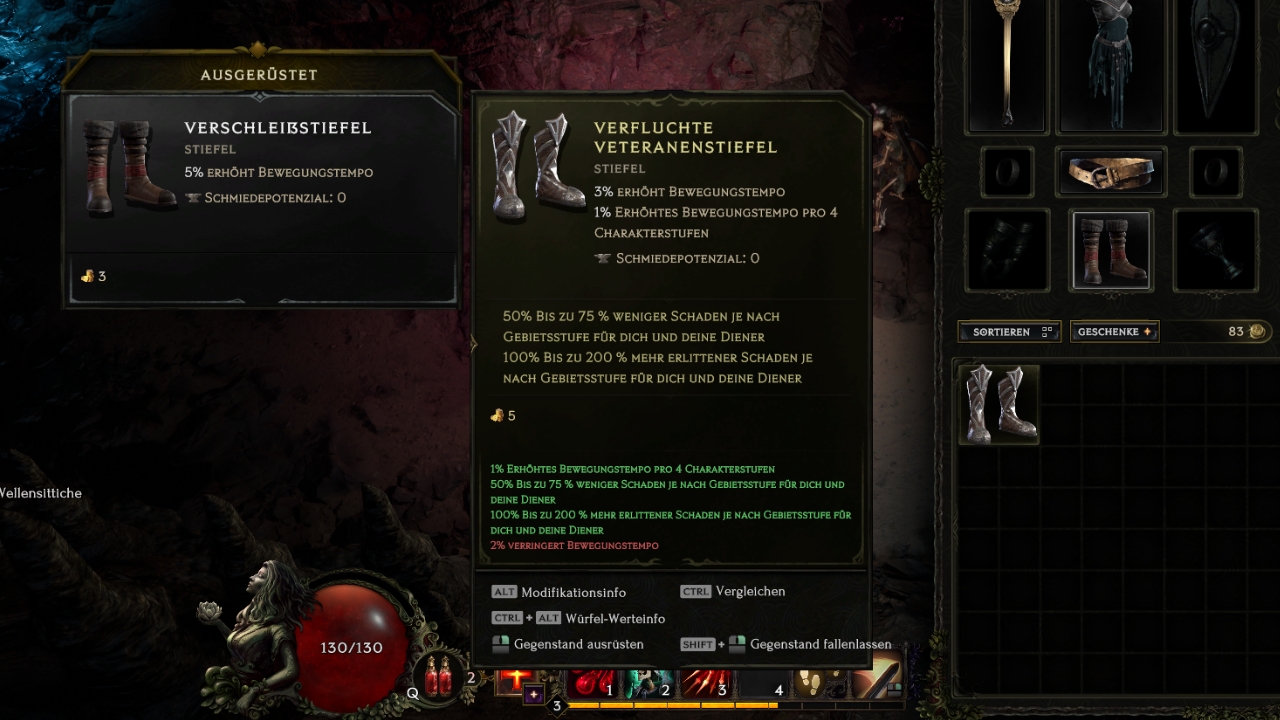Screen dimensions: 1280x720
Task: Use the red health potion flask
Action: tap(439, 678)
